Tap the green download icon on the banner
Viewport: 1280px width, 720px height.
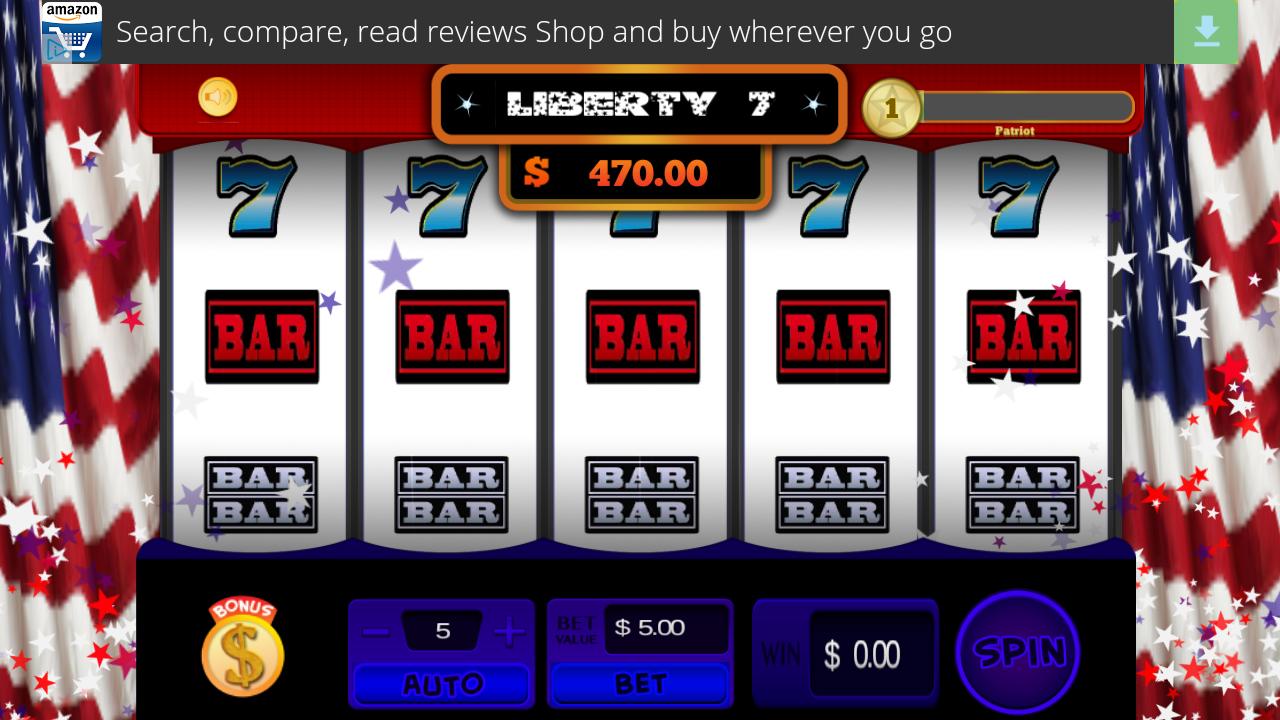[x=1206, y=31]
